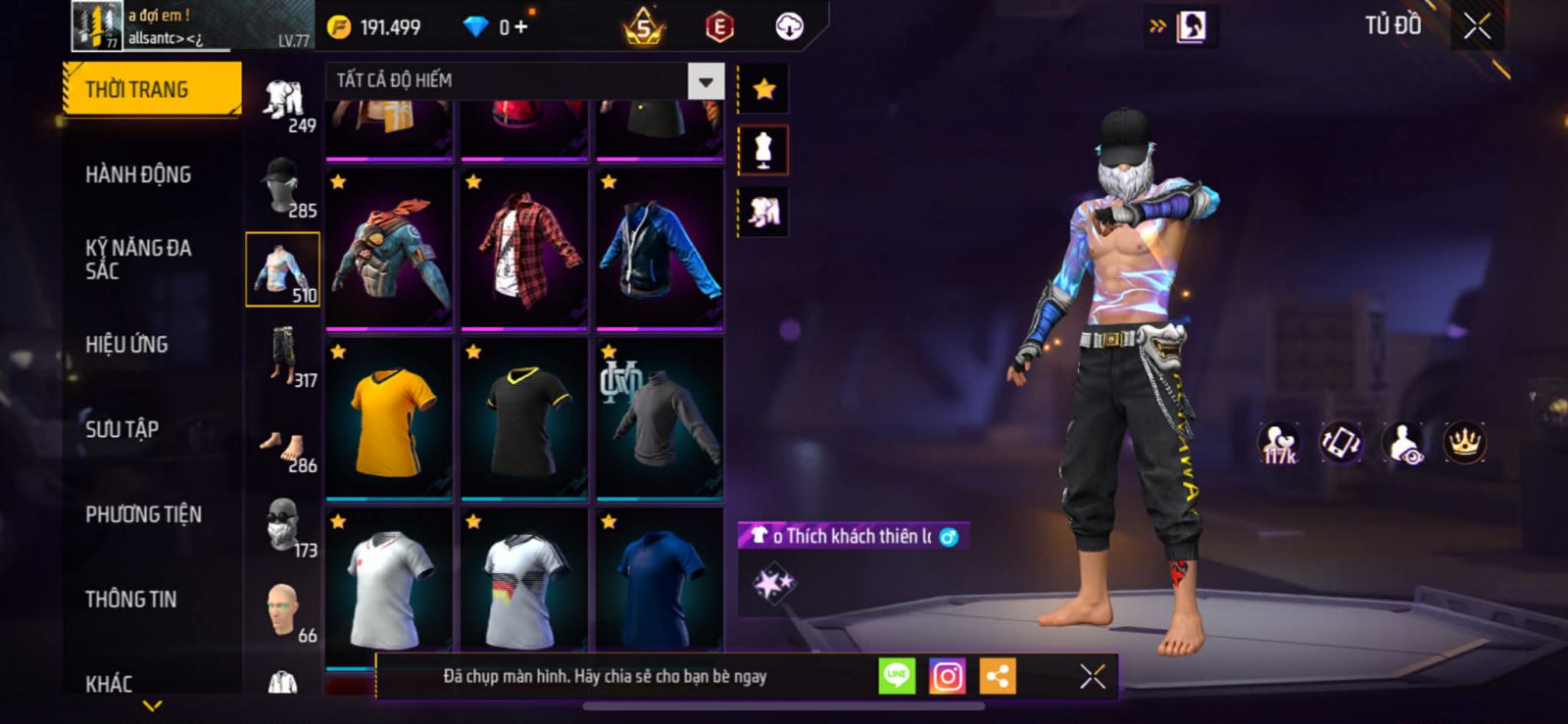
Task: Choose the yellow jersey top
Action: click(x=389, y=418)
